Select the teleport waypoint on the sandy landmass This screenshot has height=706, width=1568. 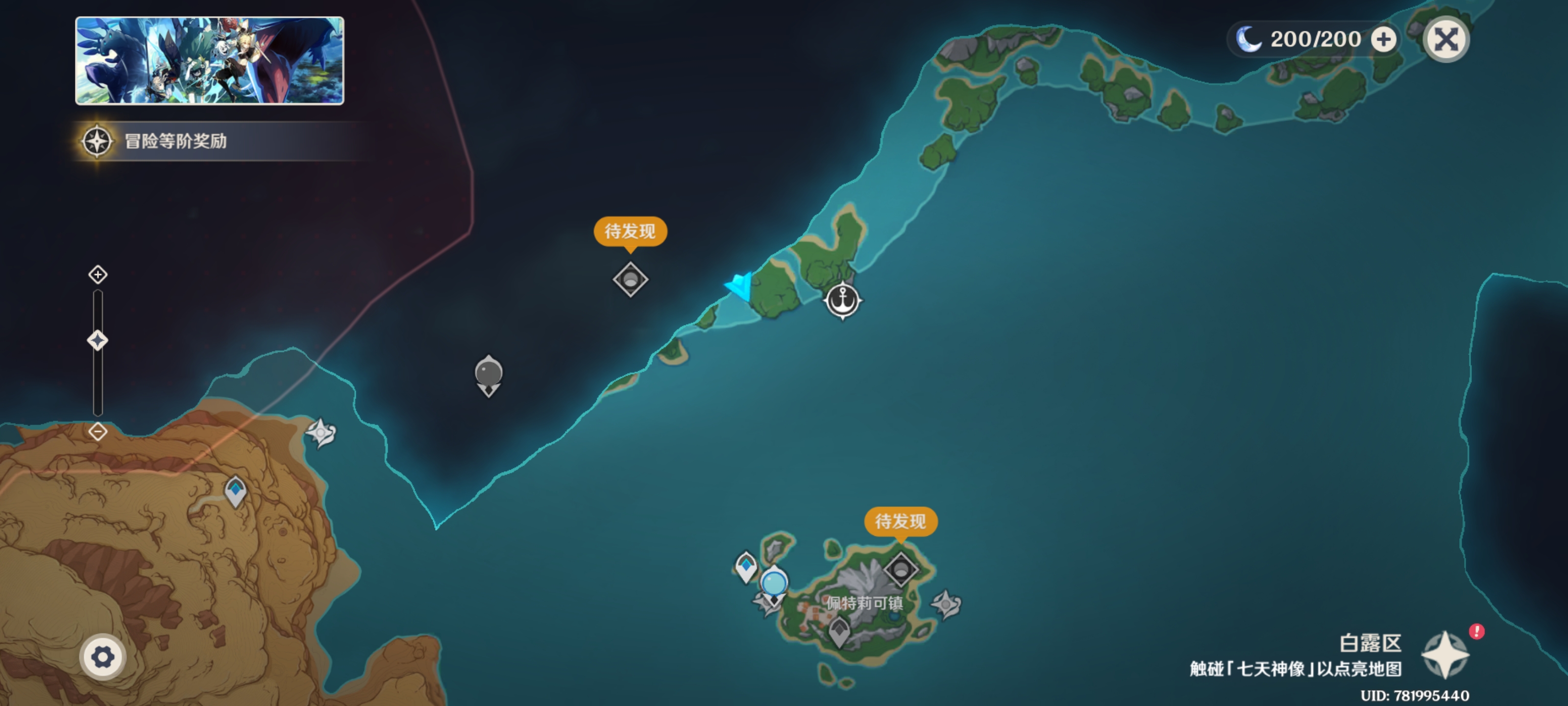(x=236, y=491)
